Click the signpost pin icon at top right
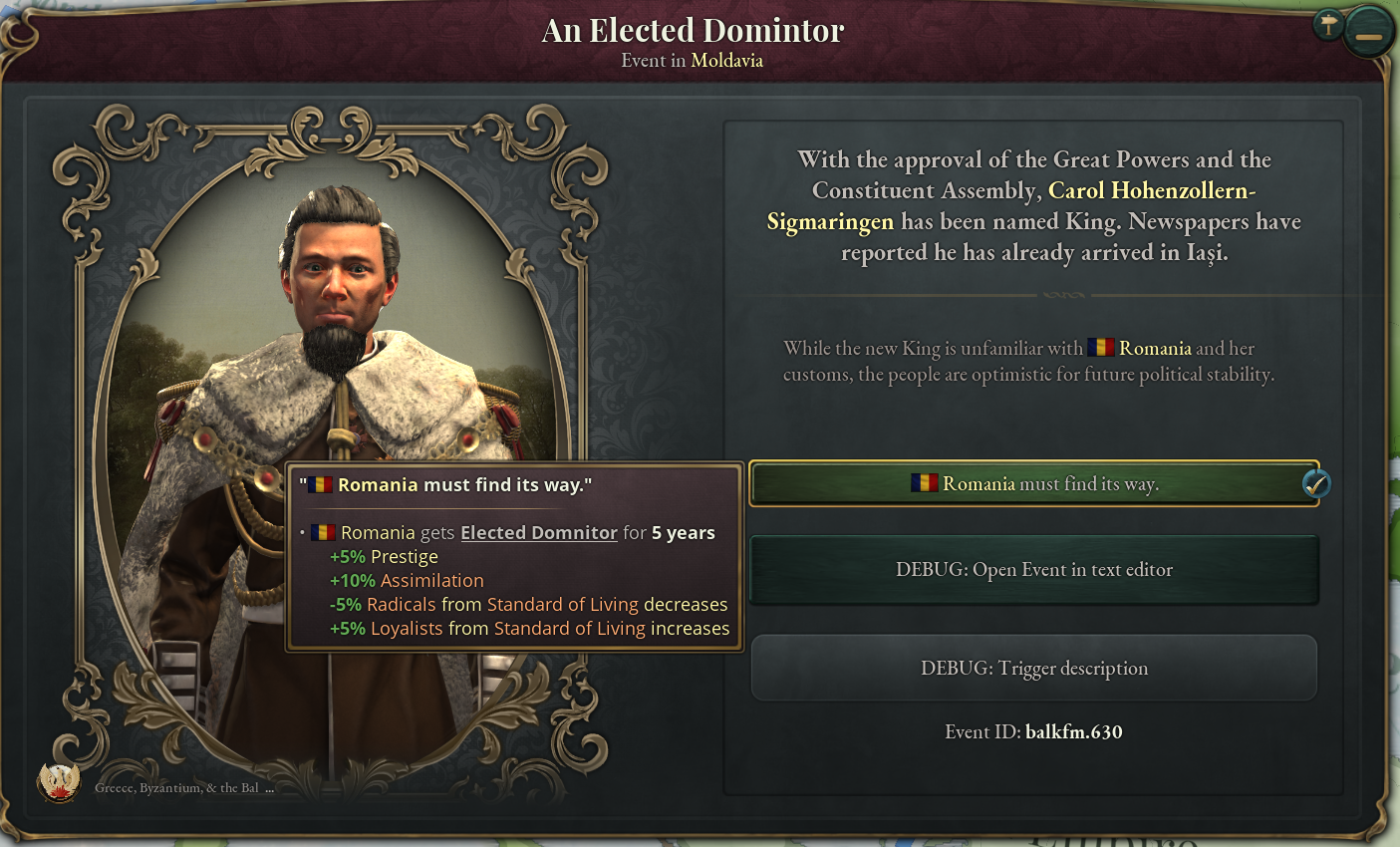 (1328, 25)
